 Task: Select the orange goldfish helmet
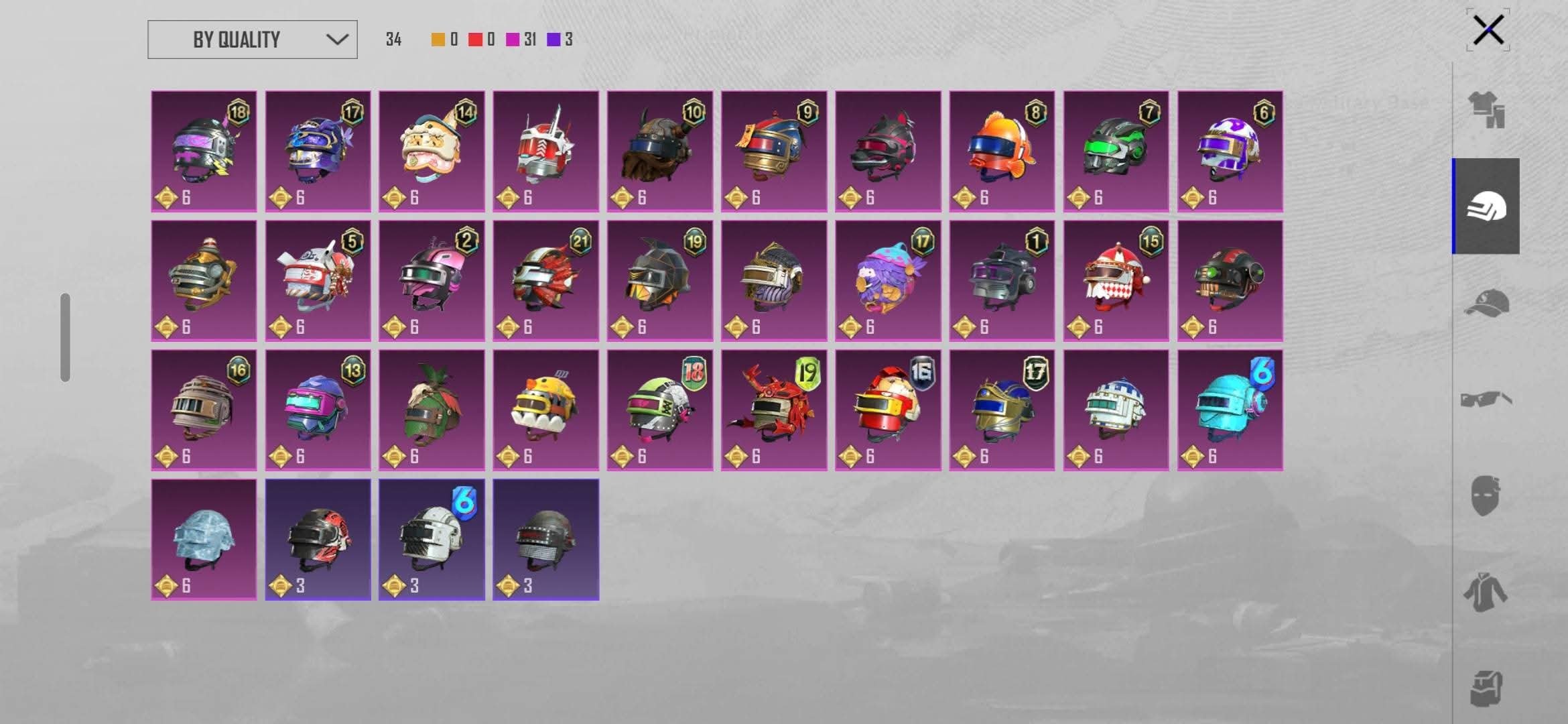pyautogui.click(x=1002, y=152)
